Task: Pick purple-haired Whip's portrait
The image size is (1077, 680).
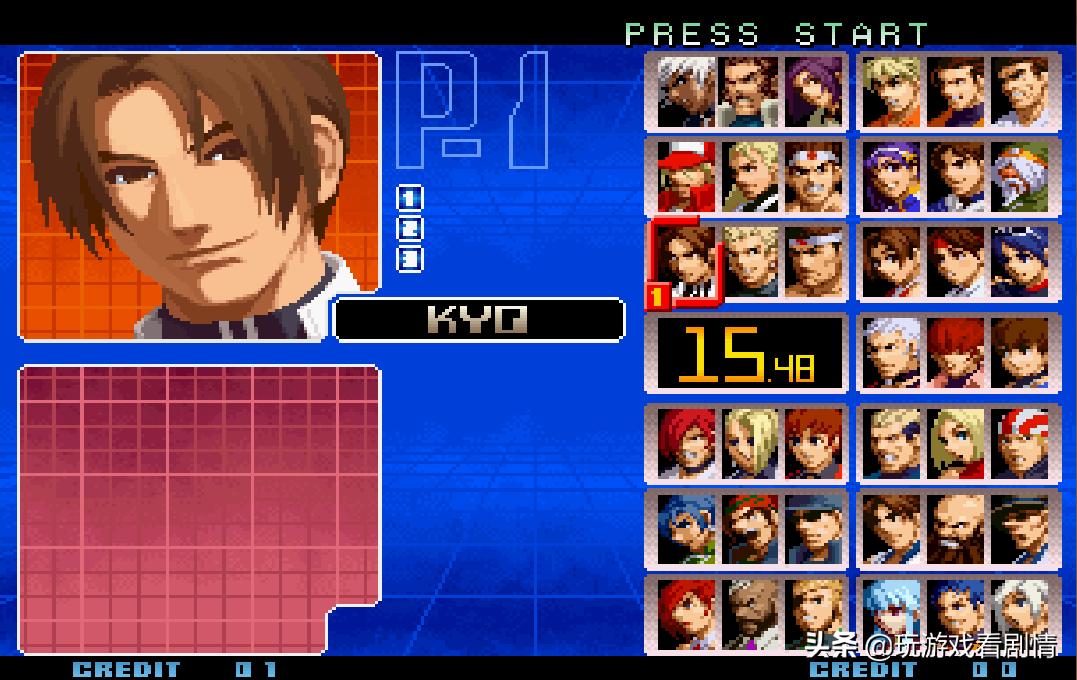Action: coord(815,91)
